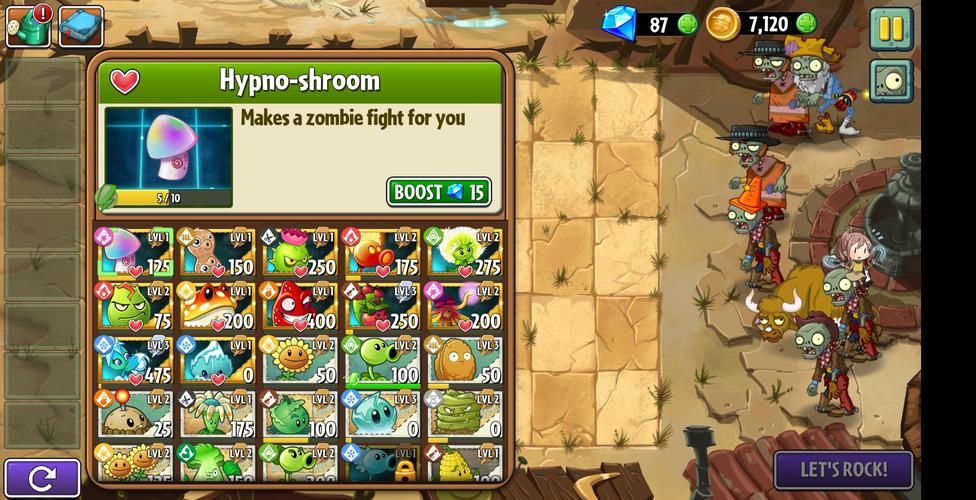Boost Hypno-shroom for 15 gems
The image size is (976, 500).
click(x=438, y=192)
